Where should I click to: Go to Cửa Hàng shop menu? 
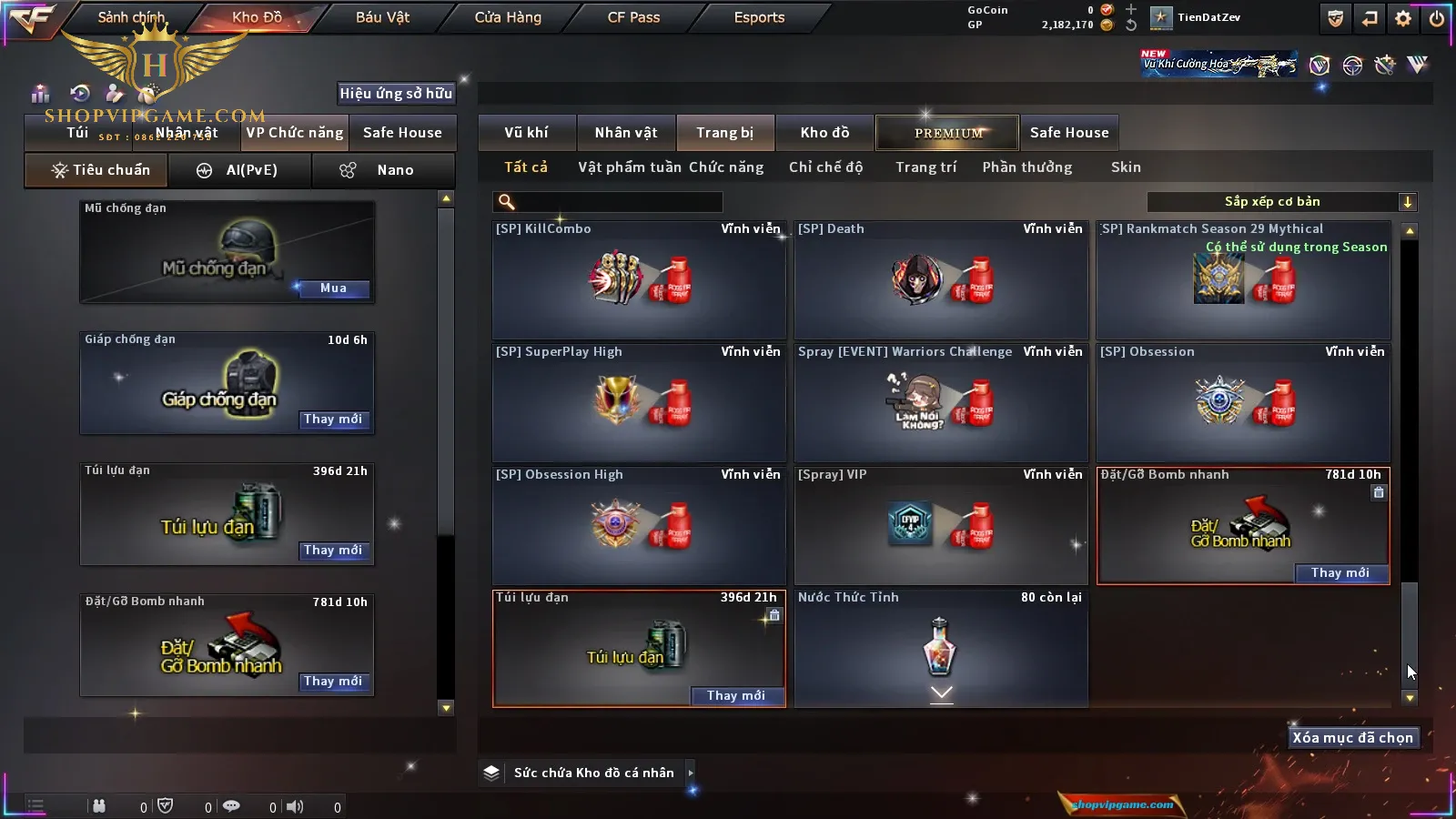pyautogui.click(x=508, y=17)
